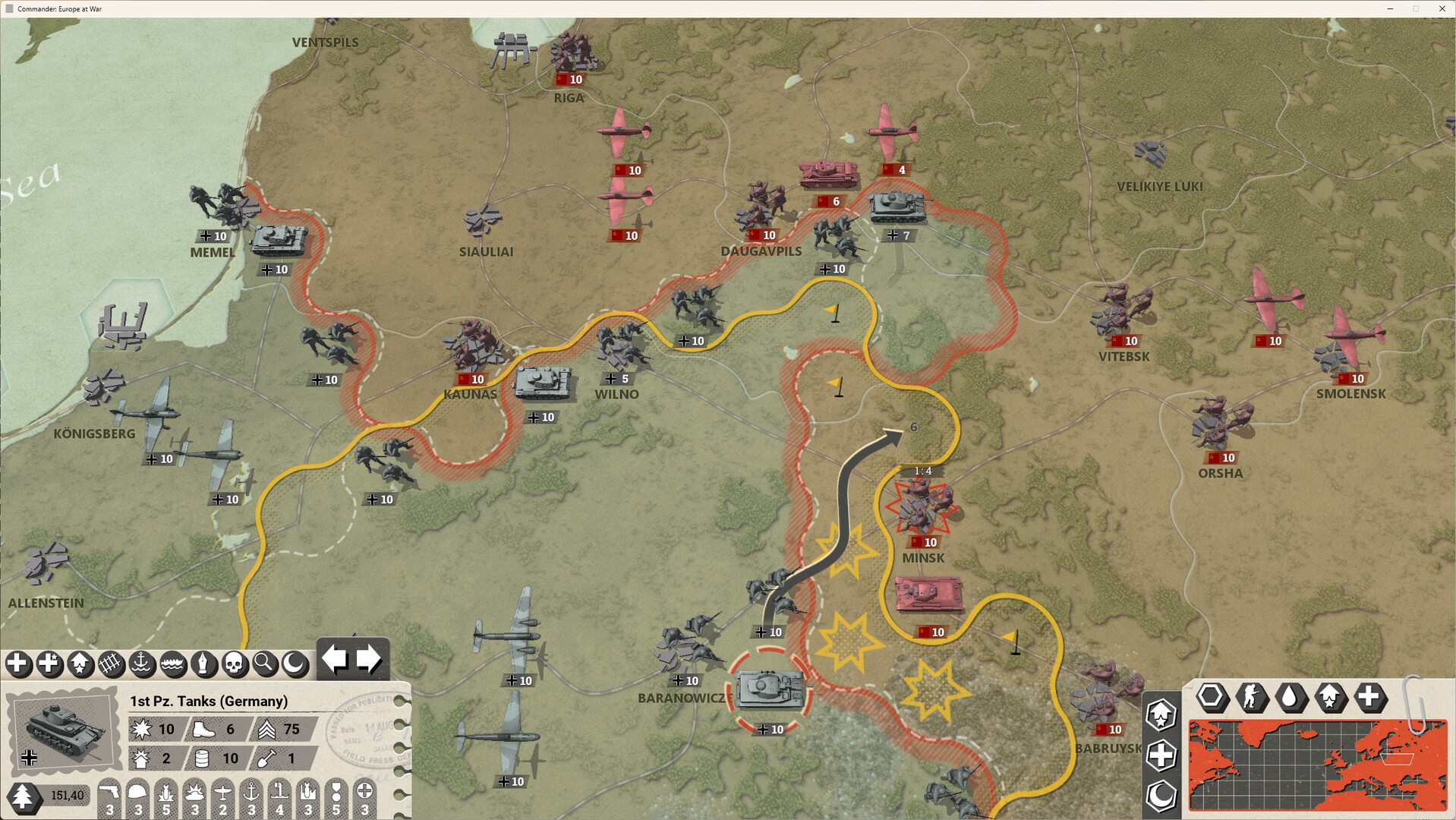This screenshot has width=1456, height=820.
Task: Select the amphibious waves icon
Action: (x=173, y=664)
